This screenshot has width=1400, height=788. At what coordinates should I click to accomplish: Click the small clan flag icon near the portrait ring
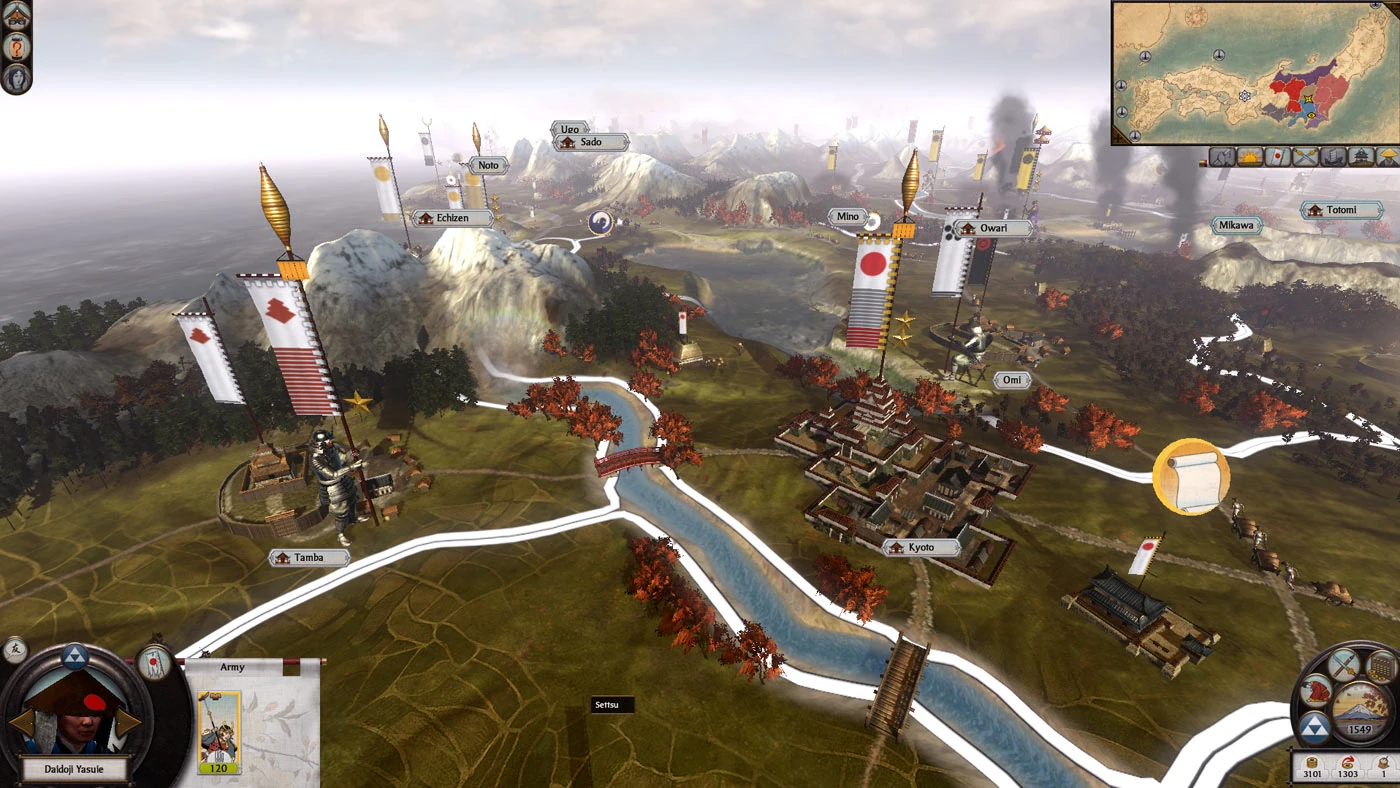pyautogui.click(x=153, y=662)
